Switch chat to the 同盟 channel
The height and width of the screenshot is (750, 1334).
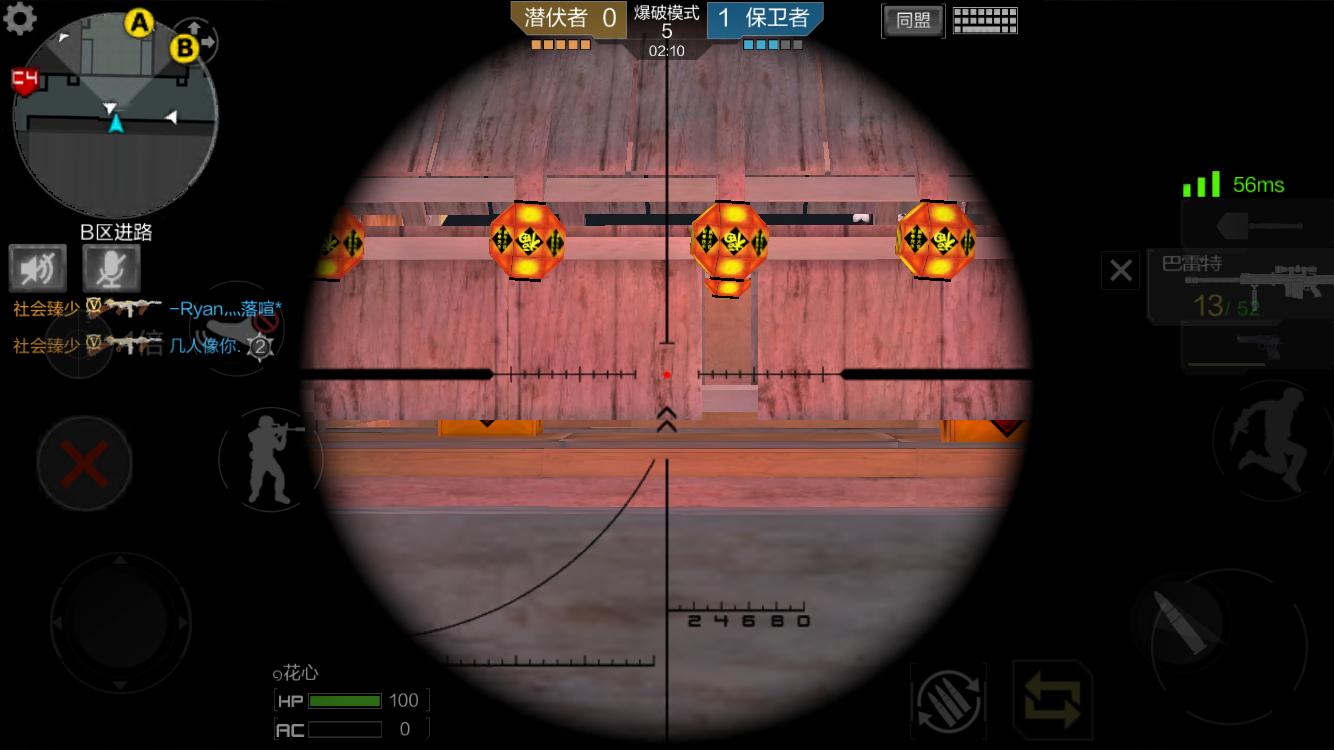click(912, 21)
